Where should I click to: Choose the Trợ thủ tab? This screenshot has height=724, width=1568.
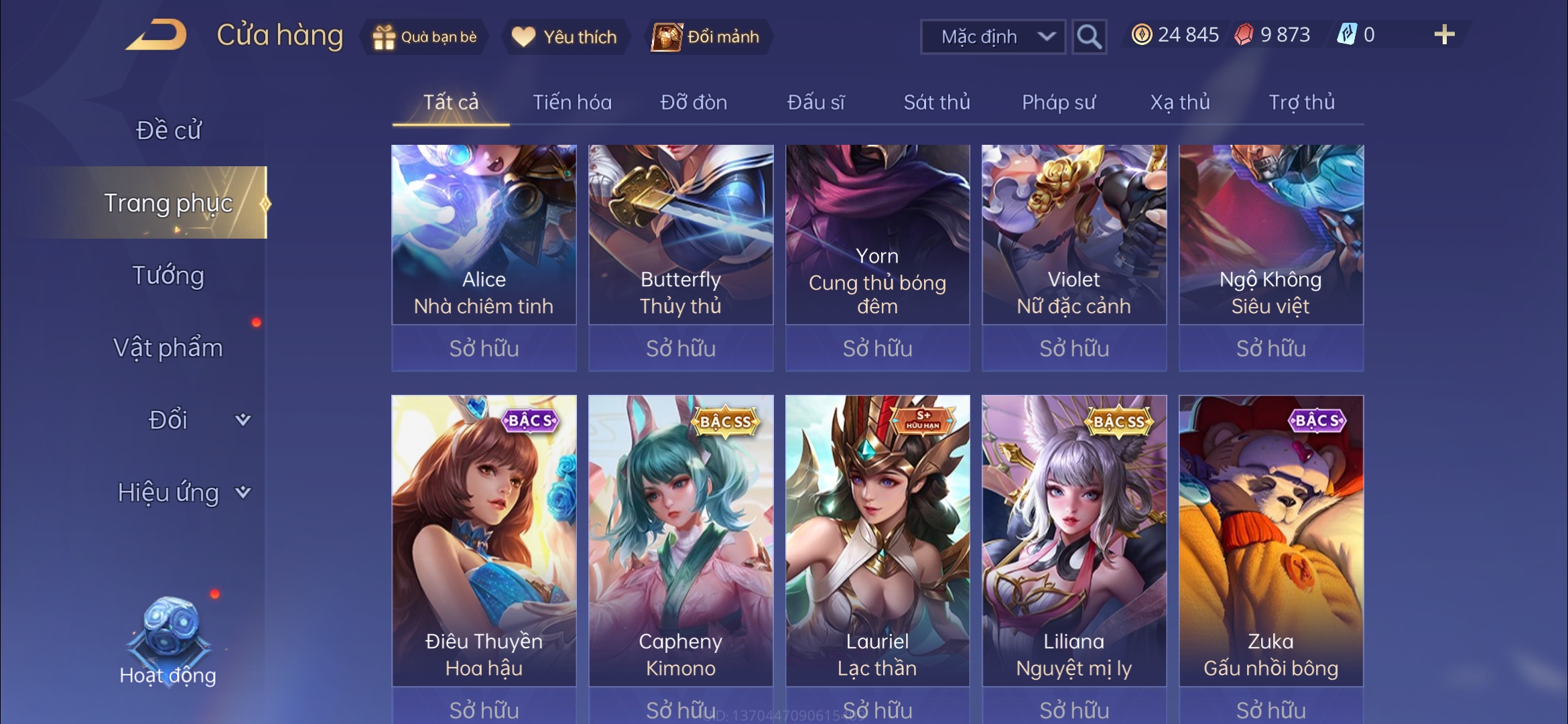pos(1301,103)
